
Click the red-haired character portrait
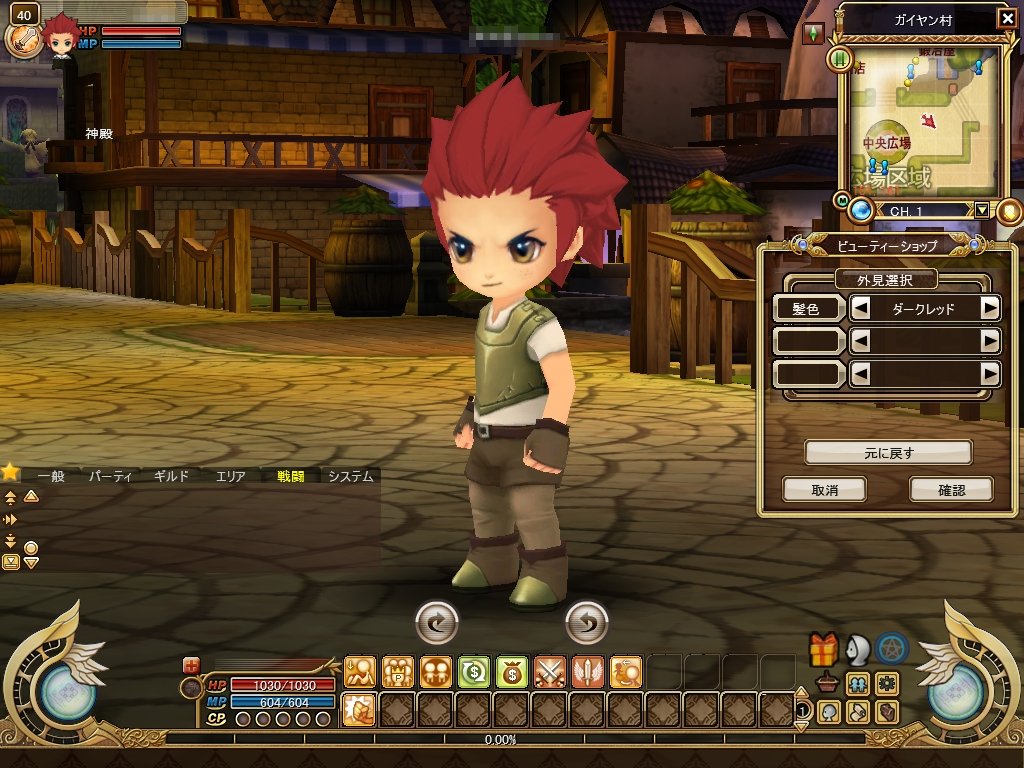63,33
